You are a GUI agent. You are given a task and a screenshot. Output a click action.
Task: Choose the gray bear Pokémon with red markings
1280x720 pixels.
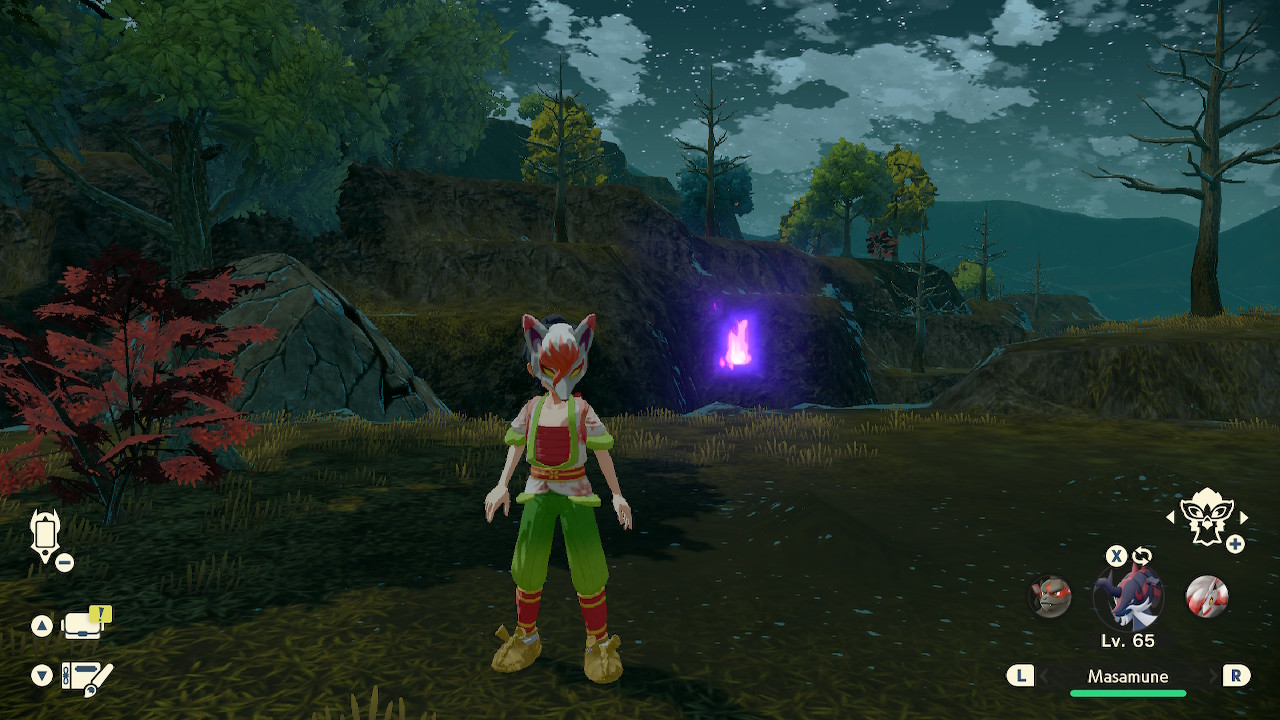[1051, 597]
